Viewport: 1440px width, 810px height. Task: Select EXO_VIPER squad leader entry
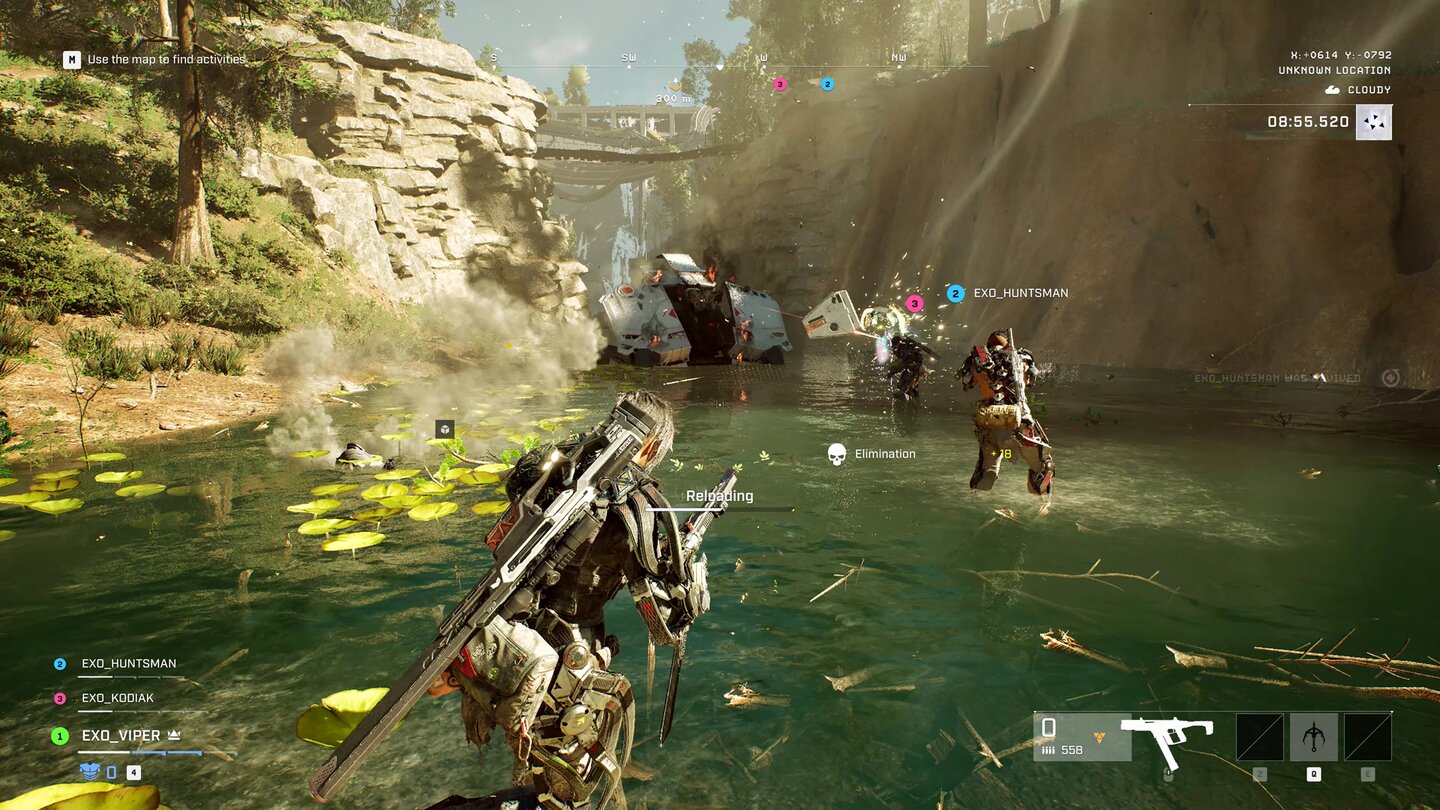[120, 736]
